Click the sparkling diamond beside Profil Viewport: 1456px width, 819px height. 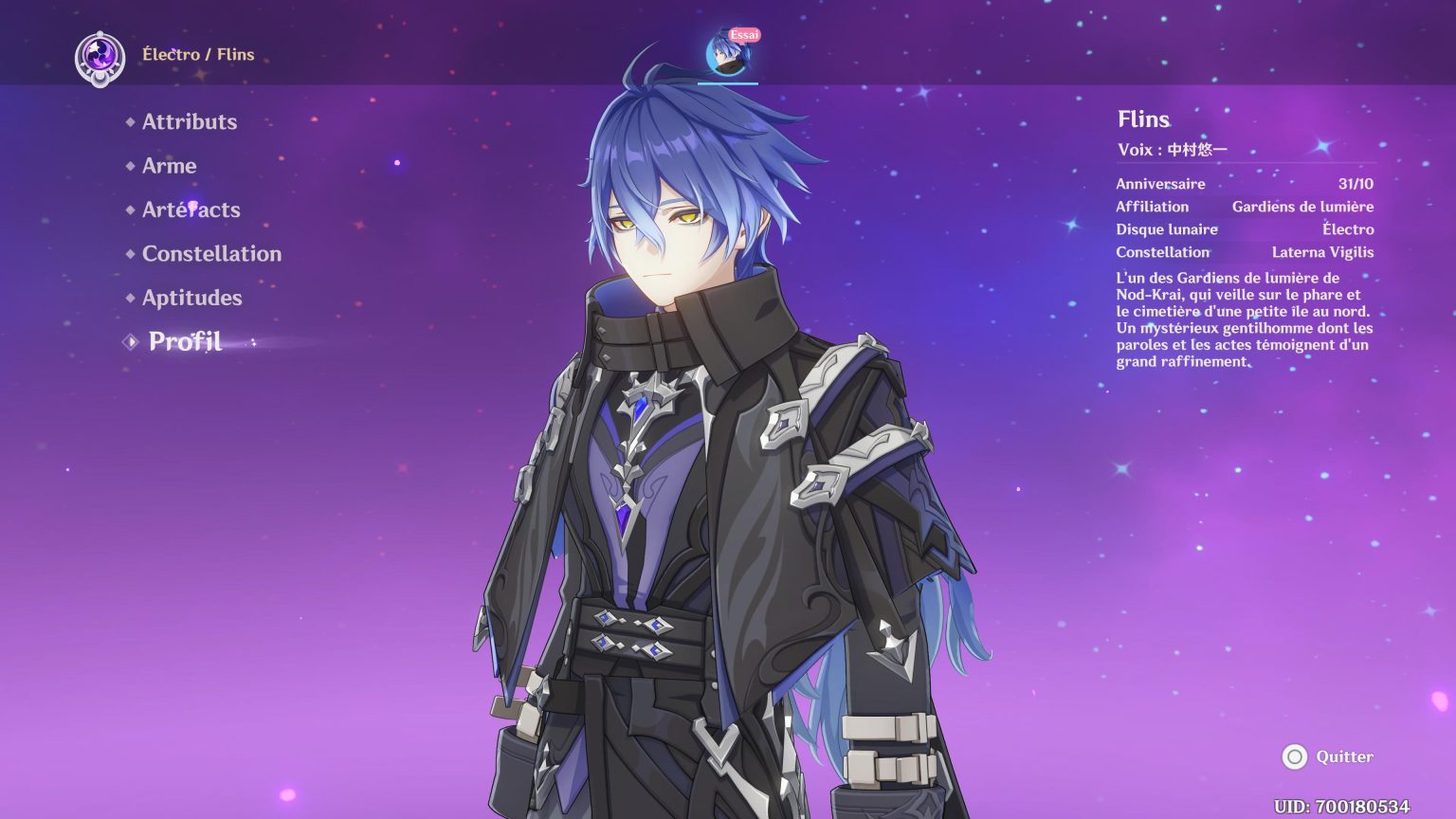(129, 341)
